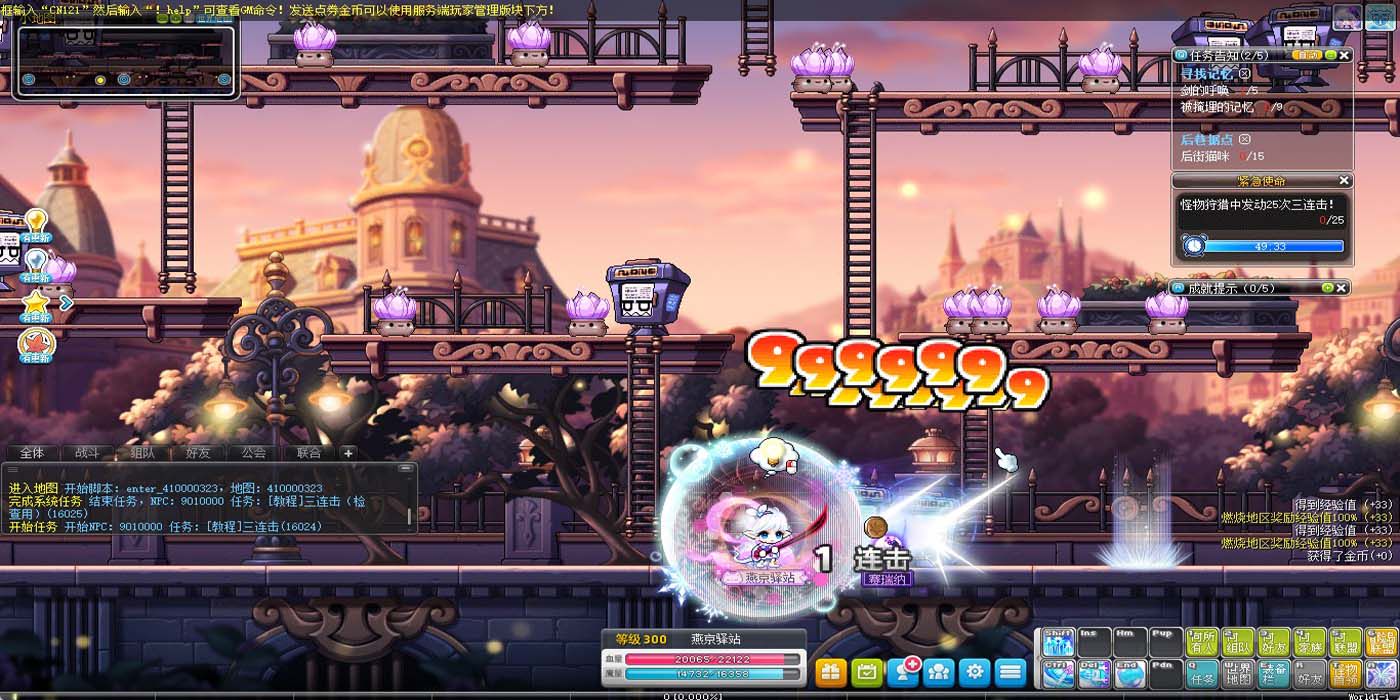Close the 紧急使命 mission panel

[x=1344, y=181]
